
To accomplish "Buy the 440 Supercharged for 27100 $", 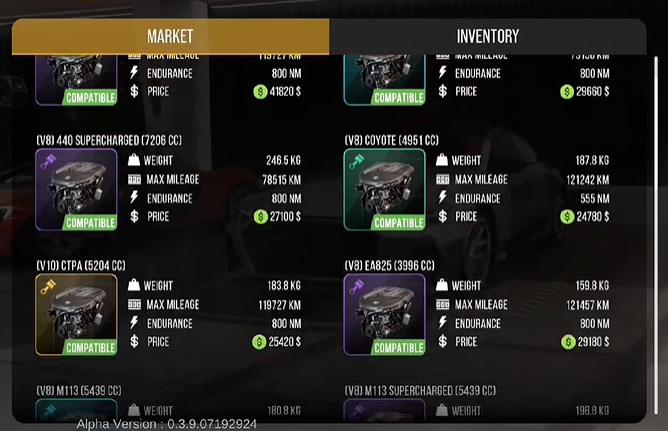I will click(277, 216).
